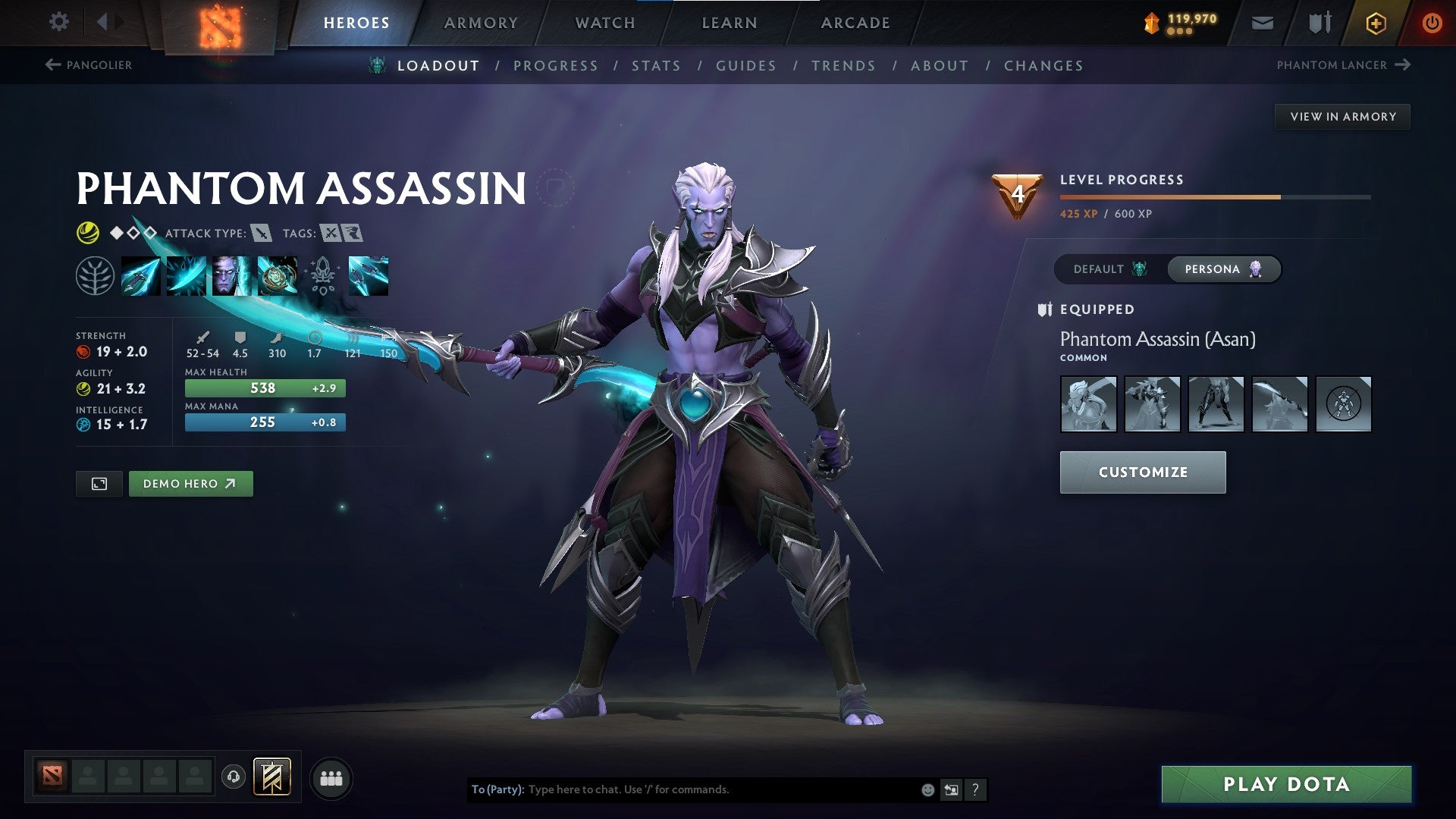Click the mail notification icon top right
Screen dimensions: 1456x819
coord(1262,22)
